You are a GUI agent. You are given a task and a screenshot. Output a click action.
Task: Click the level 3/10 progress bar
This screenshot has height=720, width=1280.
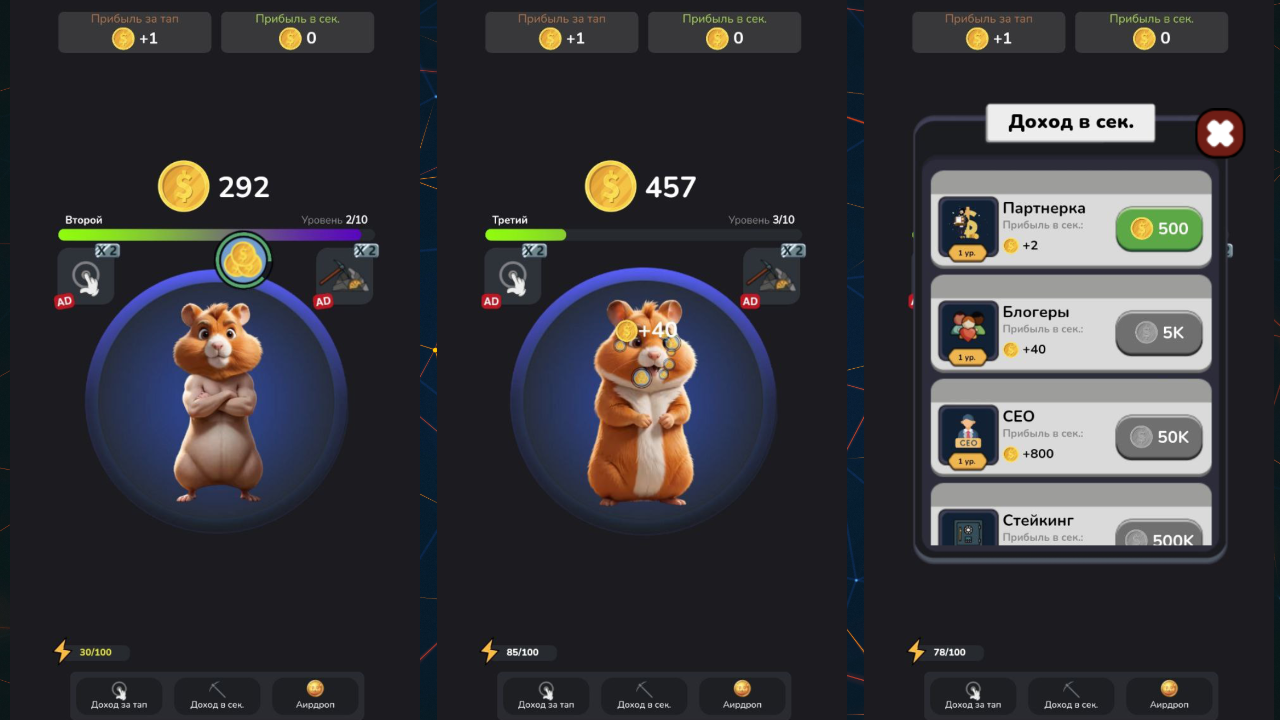point(643,235)
